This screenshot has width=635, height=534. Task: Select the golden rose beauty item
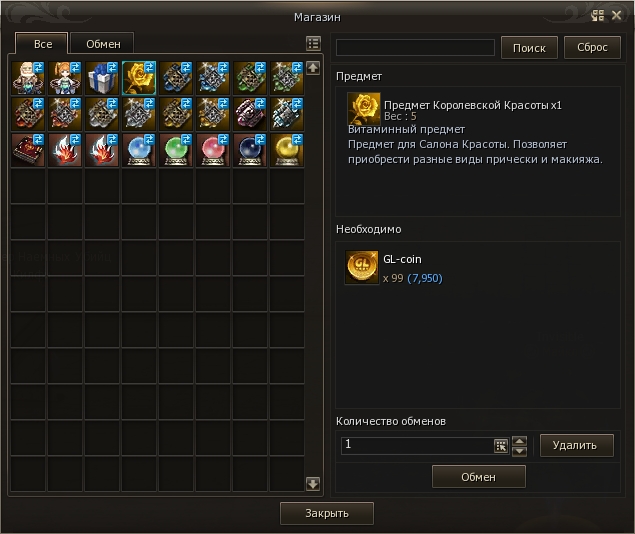[x=138, y=77]
